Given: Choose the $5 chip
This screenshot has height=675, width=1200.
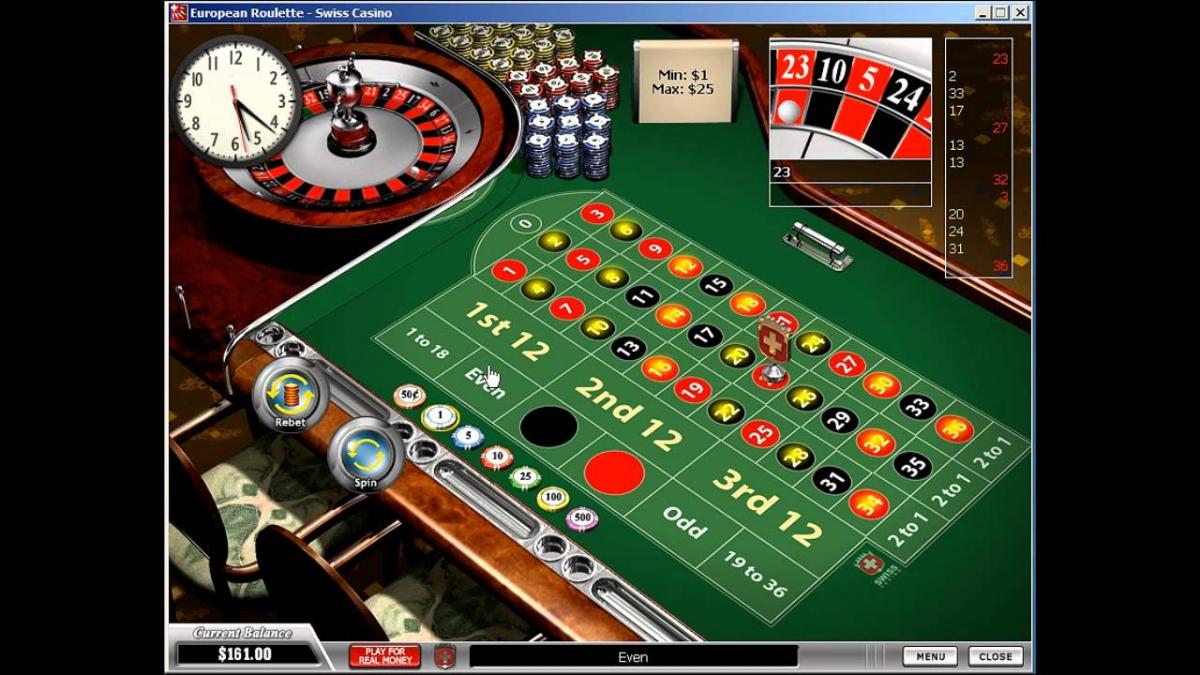Looking at the screenshot, I should (x=467, y=437).
